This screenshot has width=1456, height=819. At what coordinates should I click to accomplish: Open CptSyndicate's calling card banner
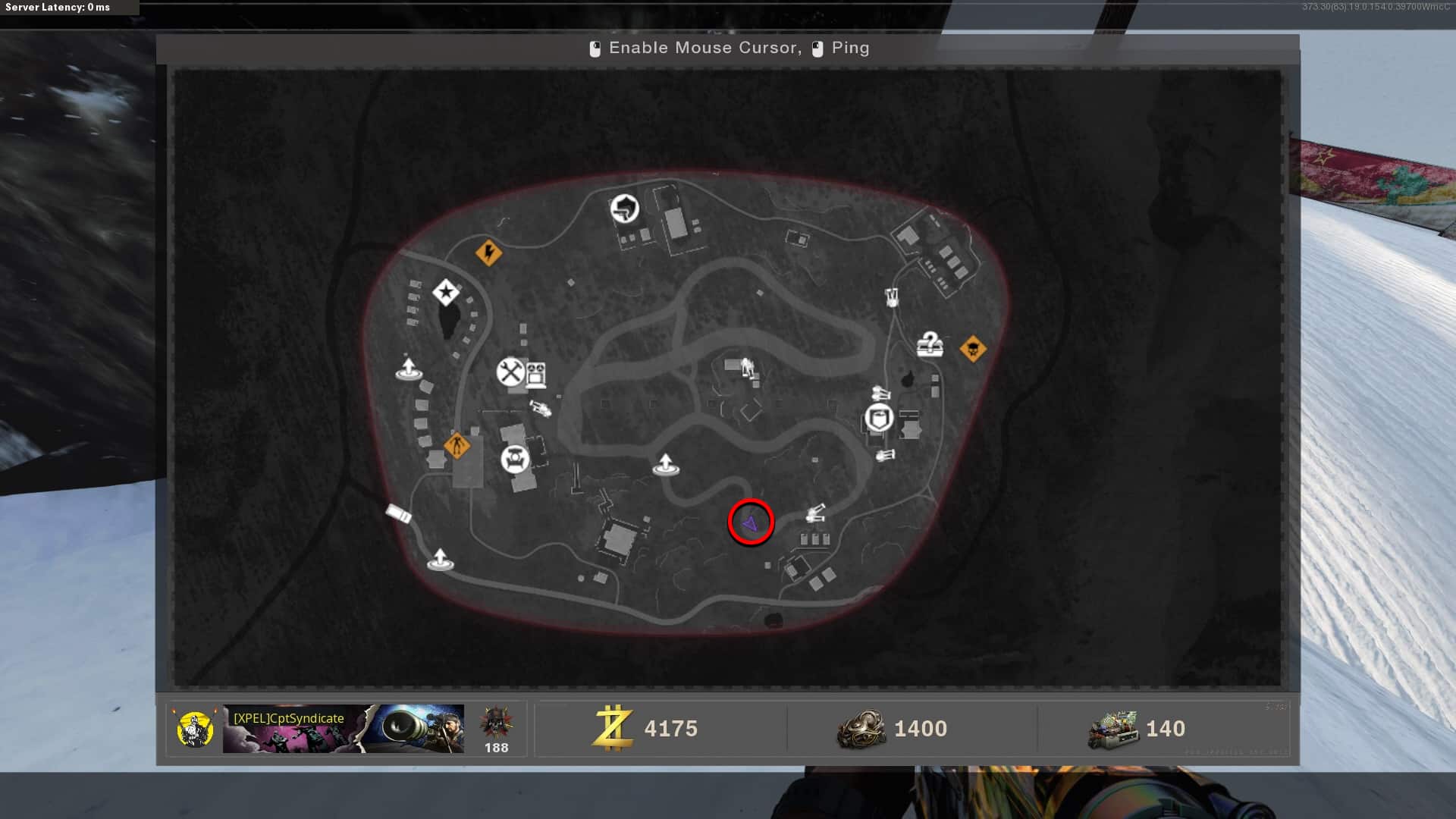pyautogui.click(x=343, y=729)
